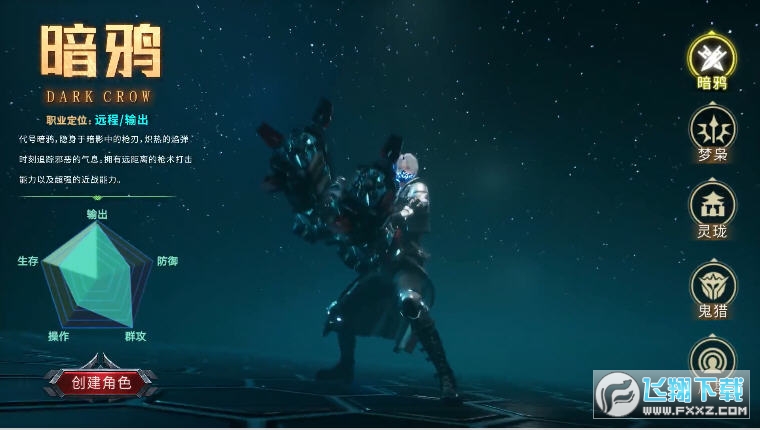
Task: Click the 创建角色 create character button
Action: pyautogui.click(x=101, y=381)
